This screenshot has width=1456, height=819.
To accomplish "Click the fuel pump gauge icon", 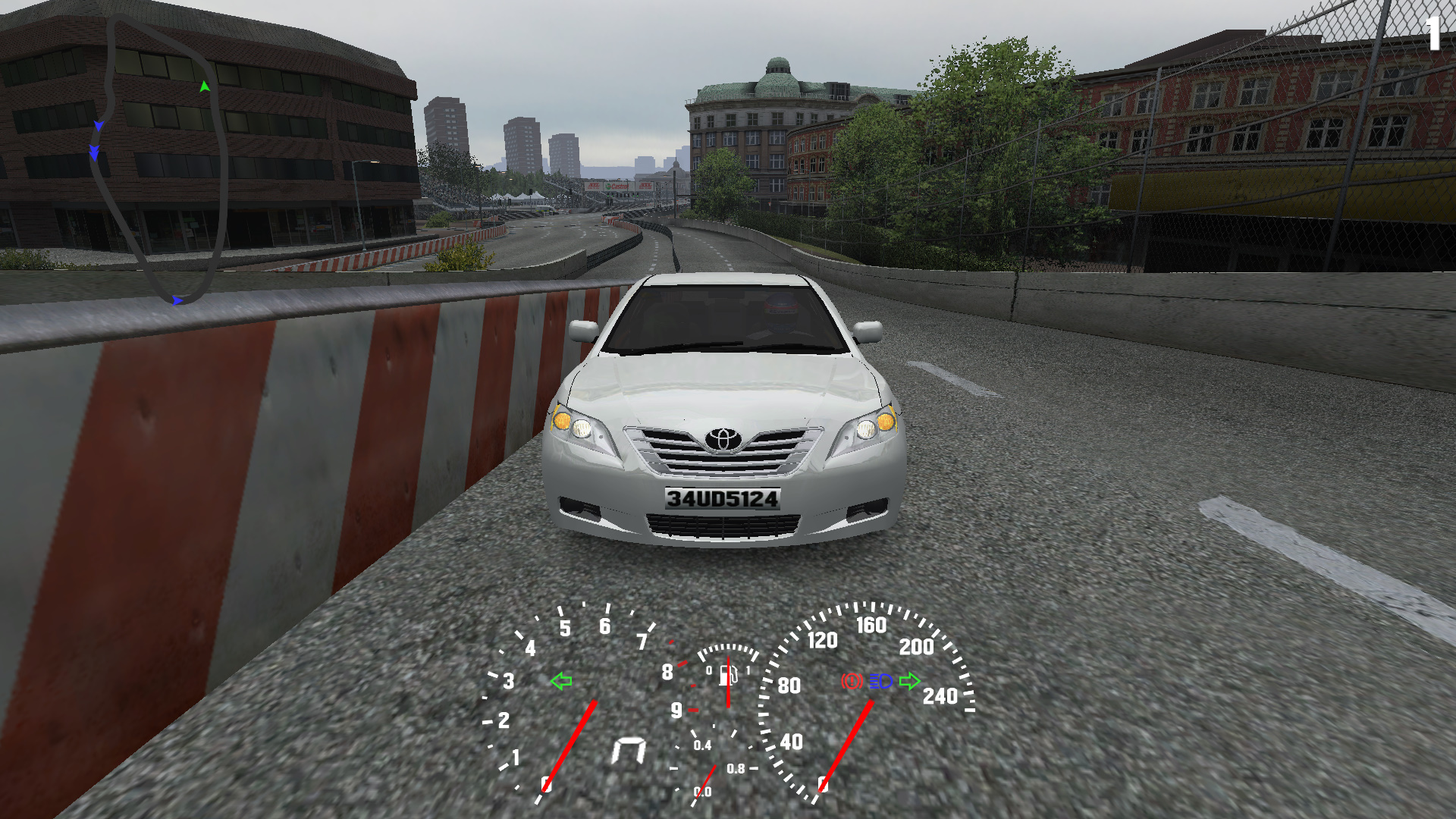I will (729, 674).
